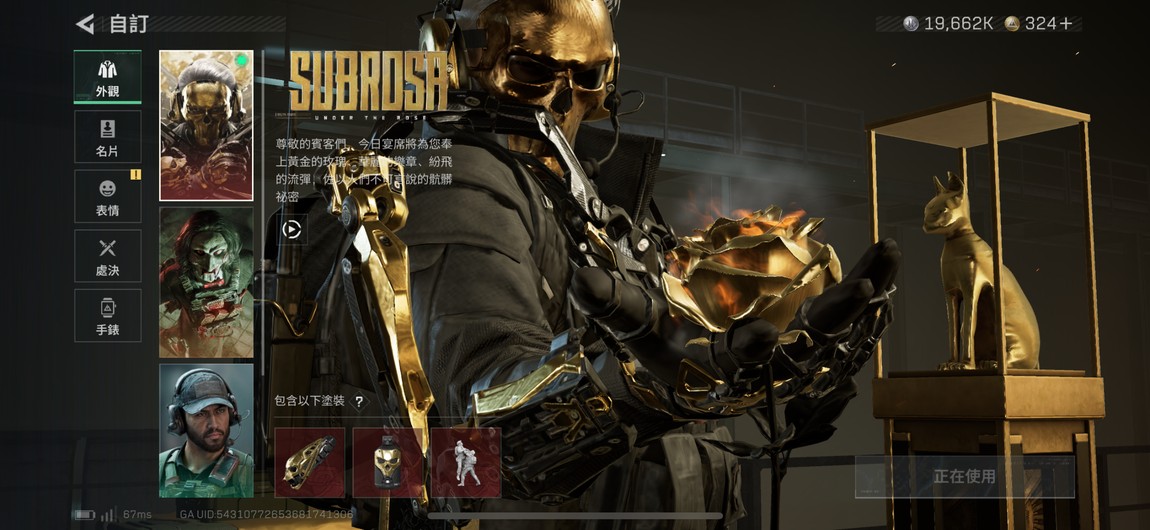This screenshot has height=530, width=1150.
Task: Switch to the 處決 execution tab
Action: (107, 256)
